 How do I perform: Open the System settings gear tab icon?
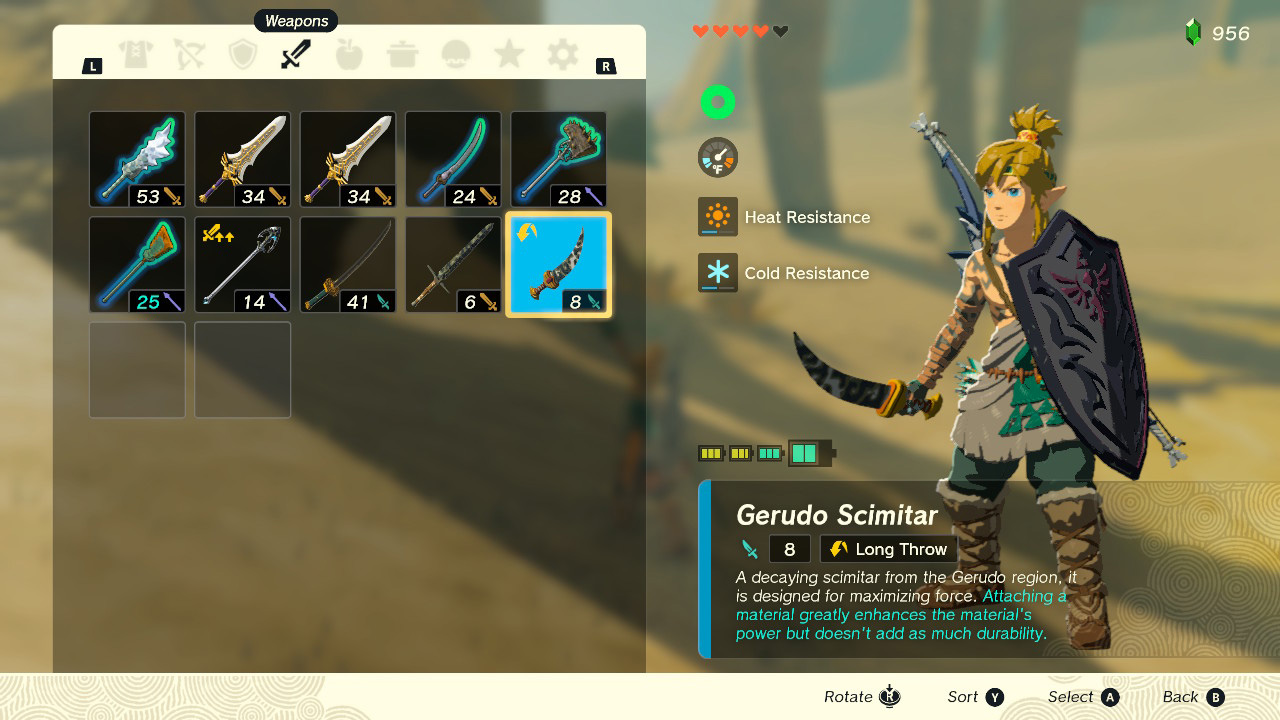561,54
